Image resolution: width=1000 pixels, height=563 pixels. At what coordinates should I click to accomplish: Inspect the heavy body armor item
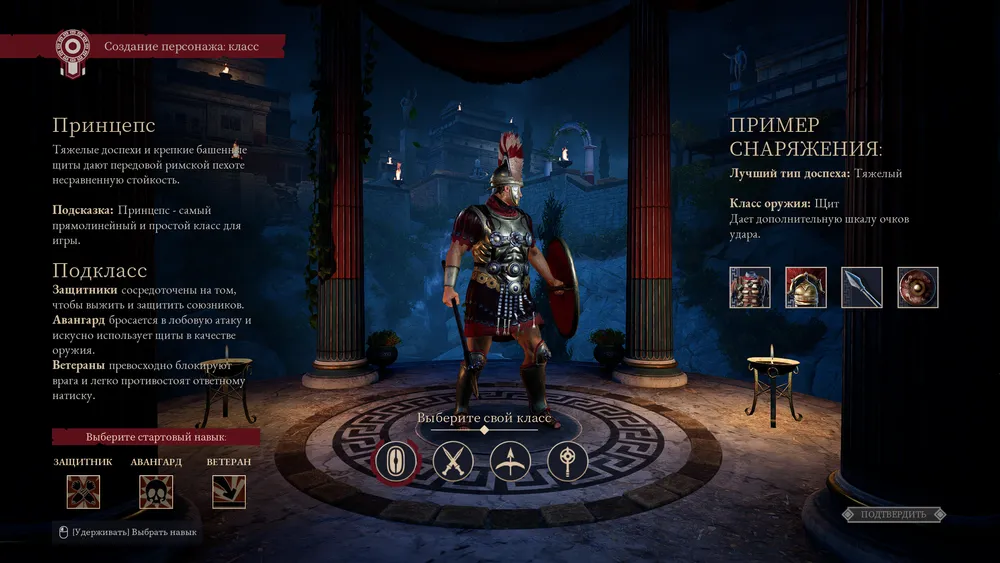coord(750,287)
